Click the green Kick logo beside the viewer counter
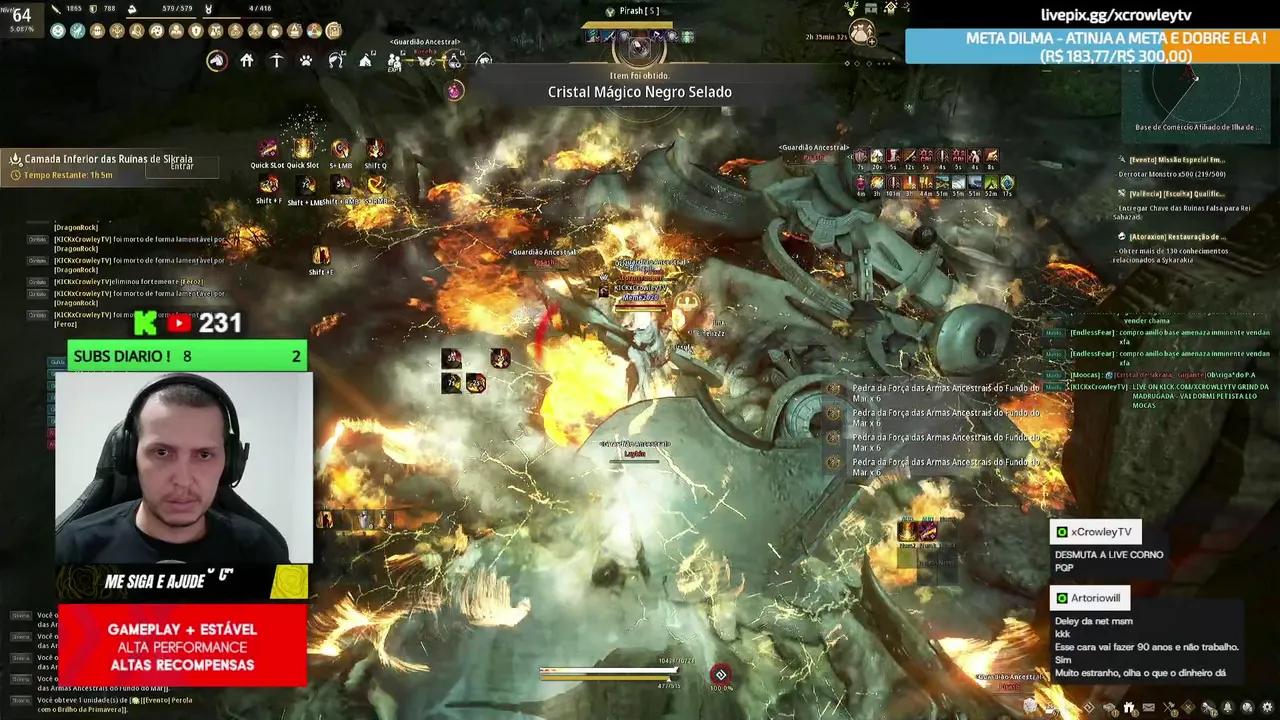This screenshot has height=720, width=1280. 145,323
